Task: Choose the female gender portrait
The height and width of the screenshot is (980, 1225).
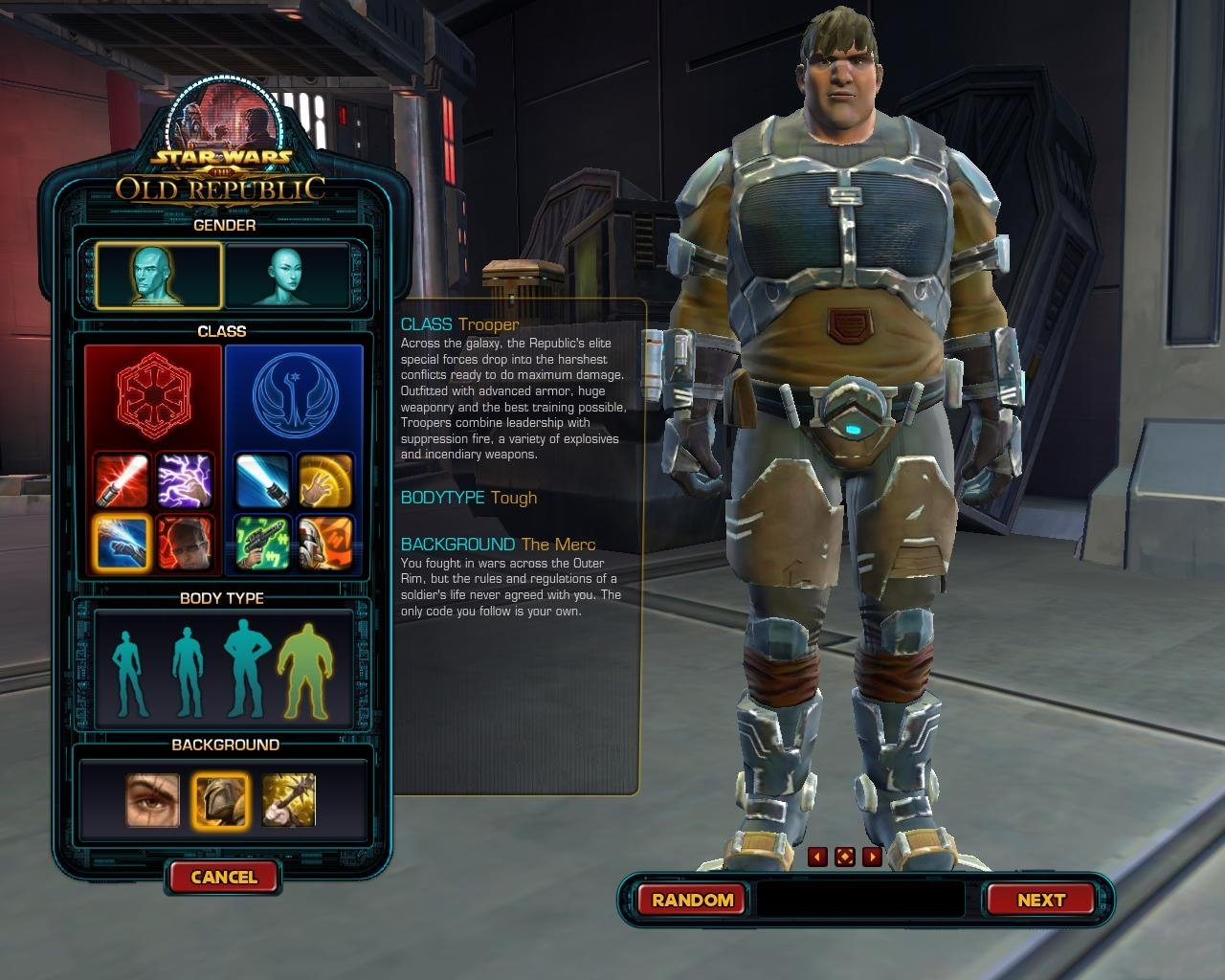Action: coord(287,275)
